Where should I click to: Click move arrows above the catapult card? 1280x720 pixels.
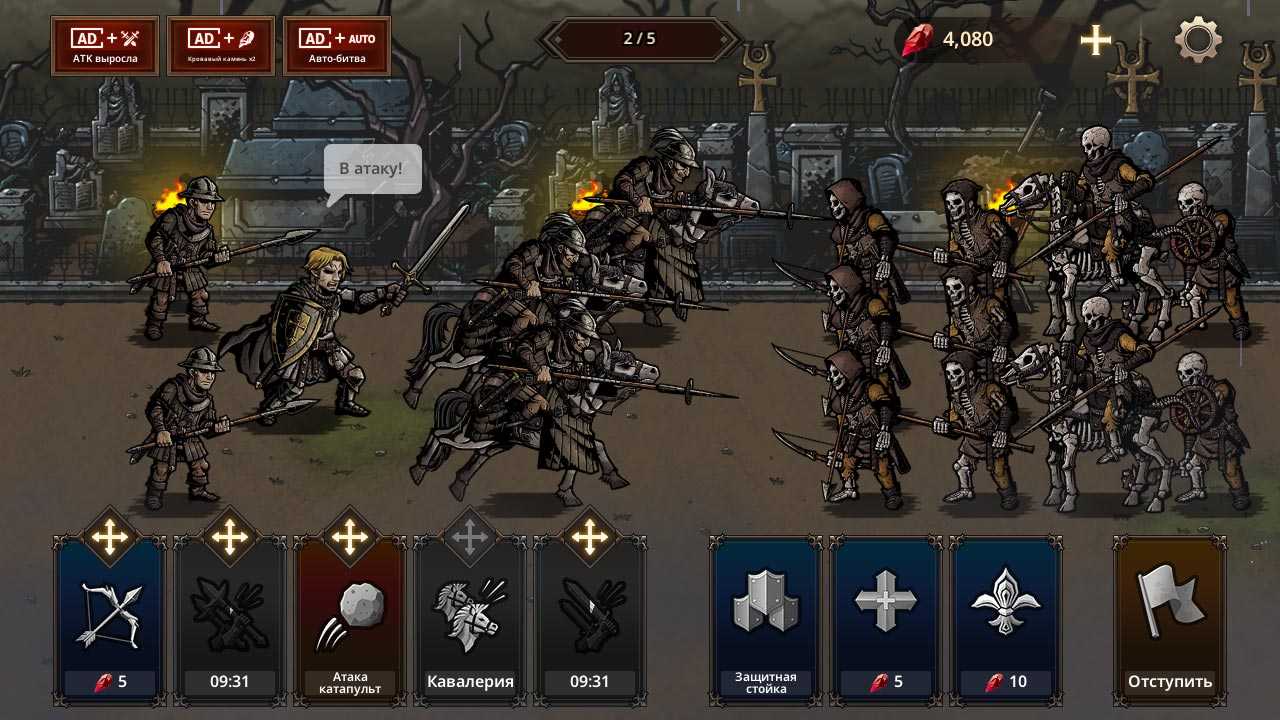(x=350, y=538)
